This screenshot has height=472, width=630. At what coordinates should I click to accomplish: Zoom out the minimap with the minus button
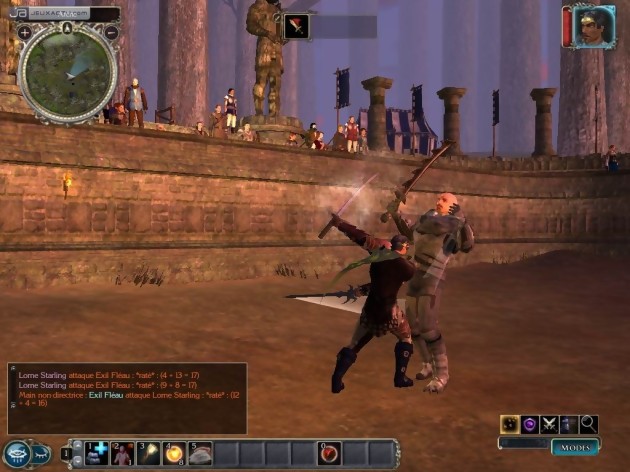tap(111, 33)
